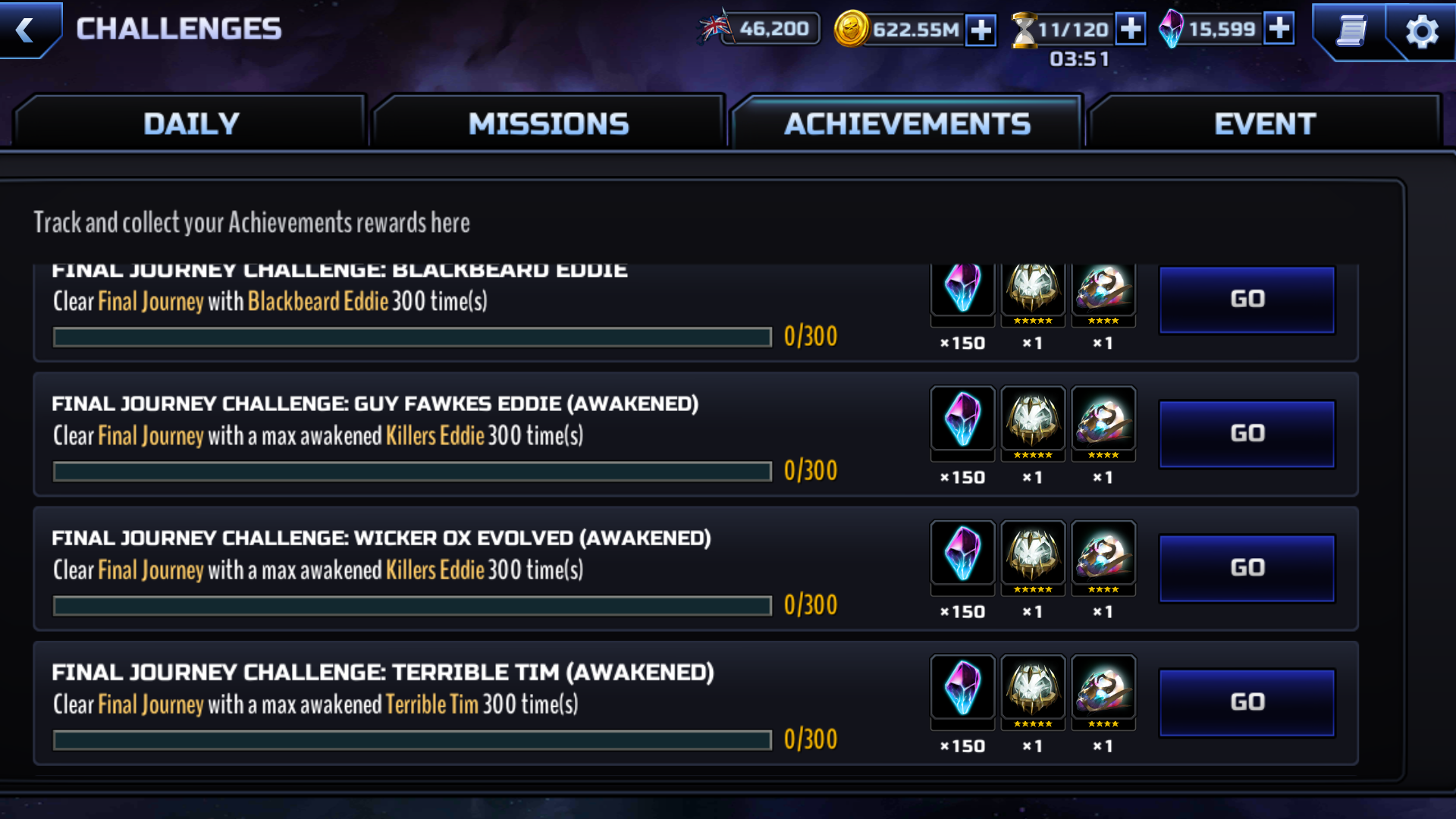Launch Wicker Ox Evolved challenge via GO
This screenshot has width=1456, height=819.
click(1247, 567)
